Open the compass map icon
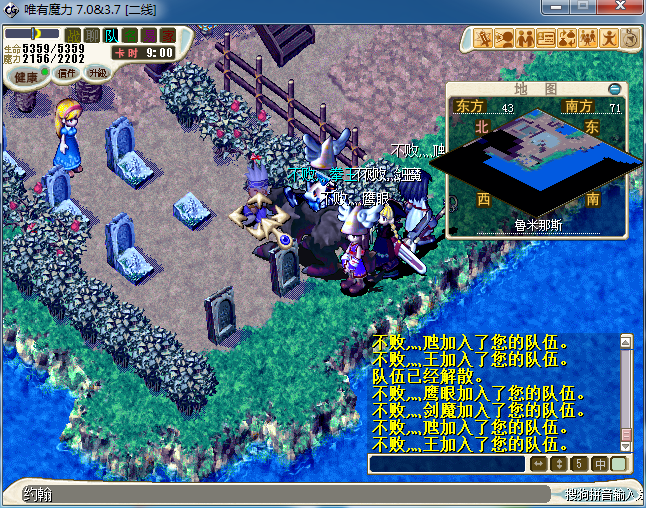 click(x=630, y=39)
